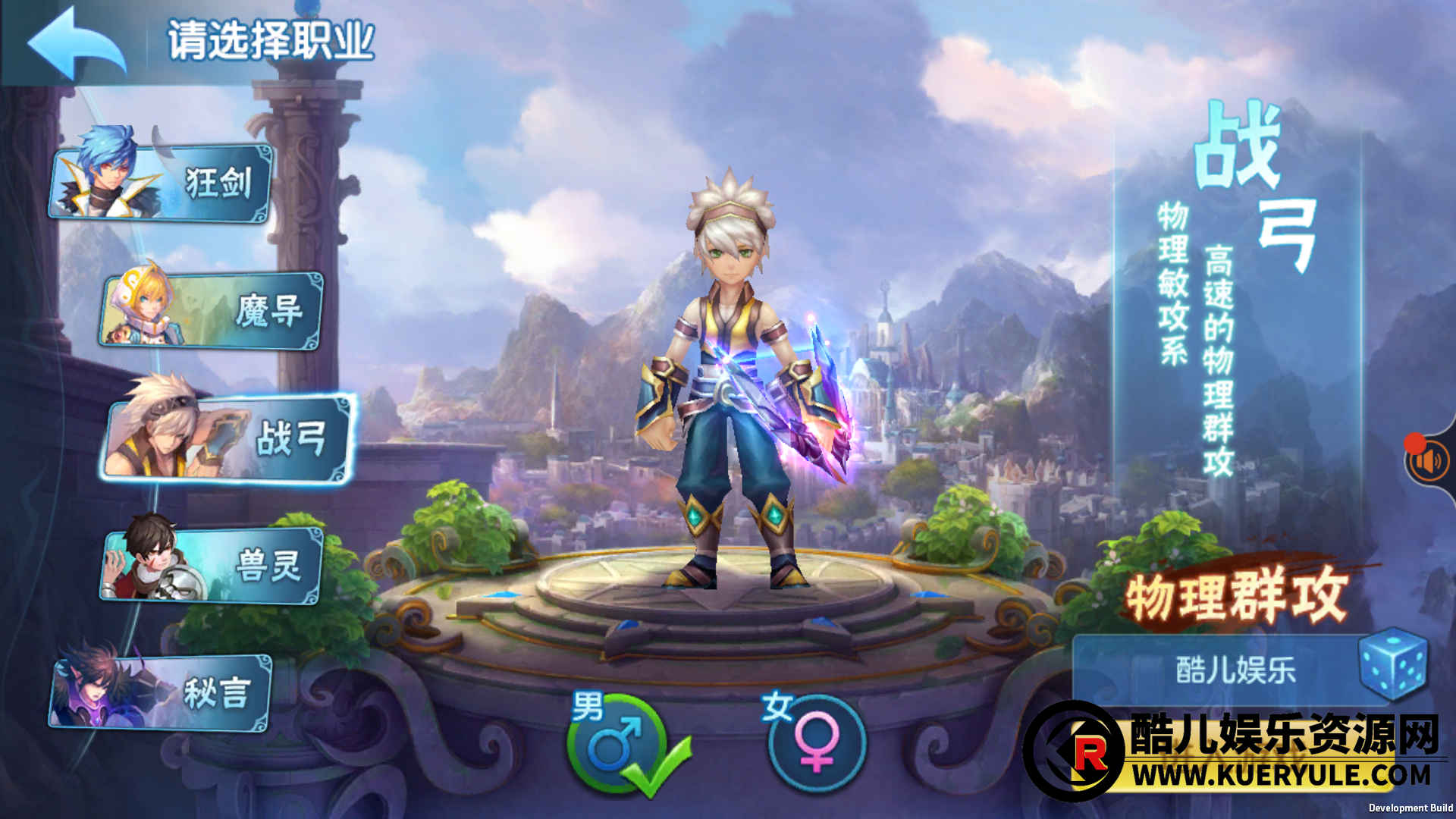
Task: Edit the character name field 酷儿娱乐
Action: [x=1235, y=670]
